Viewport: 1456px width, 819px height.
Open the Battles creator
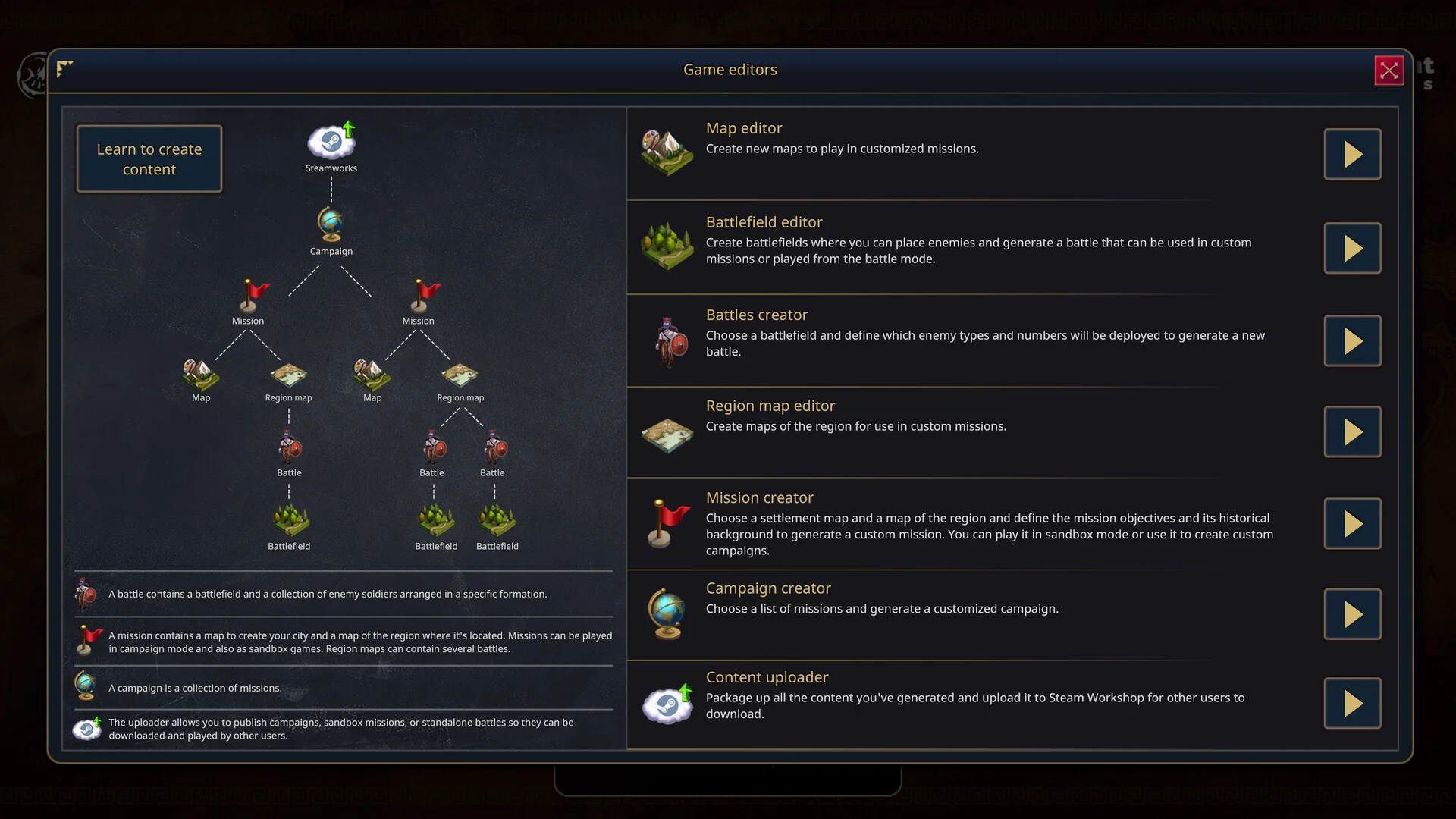pyautogui.click(x=1352, y=341)
